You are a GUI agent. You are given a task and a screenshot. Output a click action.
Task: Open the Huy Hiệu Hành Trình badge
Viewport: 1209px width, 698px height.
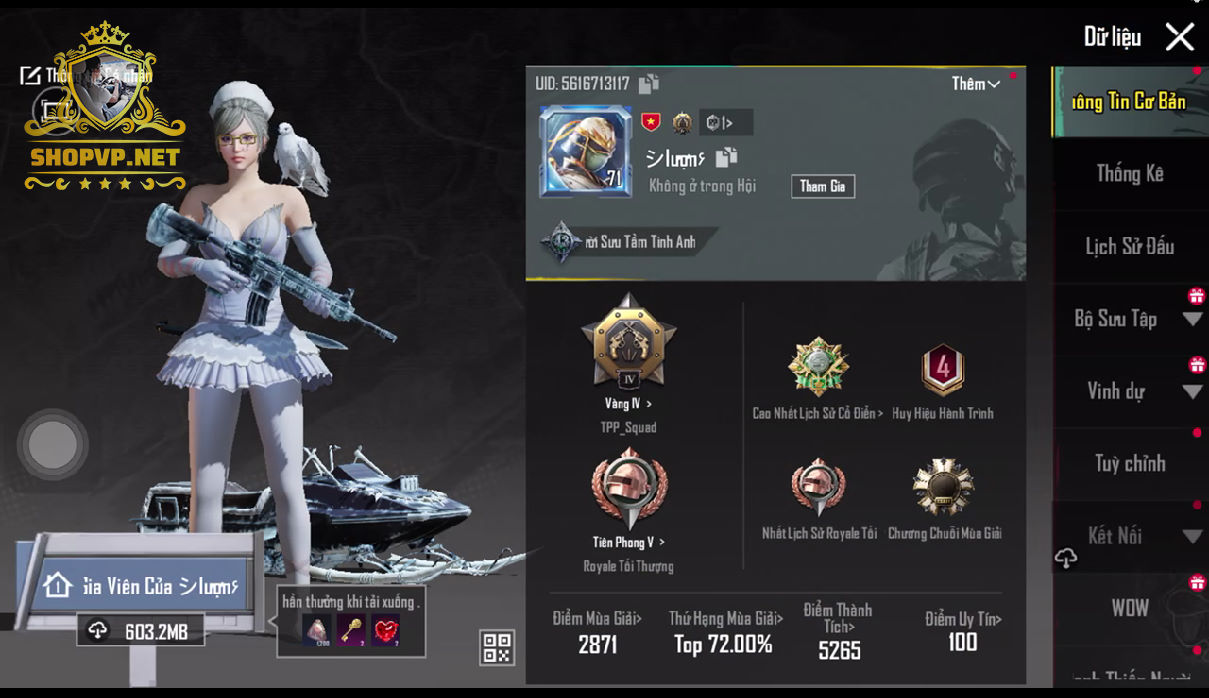click(942, 370)
